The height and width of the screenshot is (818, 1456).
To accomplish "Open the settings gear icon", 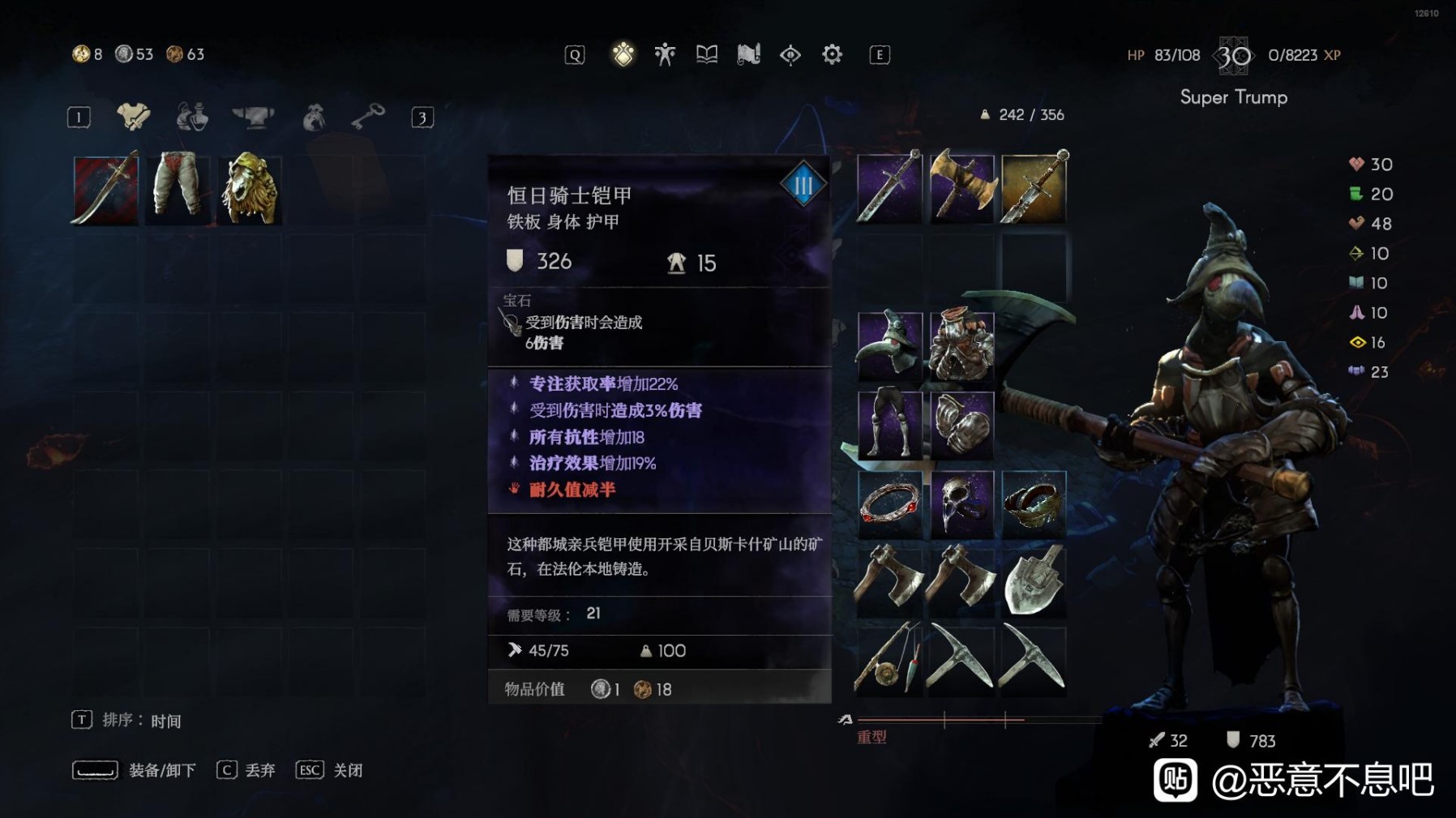I will [x=832, y=54].
